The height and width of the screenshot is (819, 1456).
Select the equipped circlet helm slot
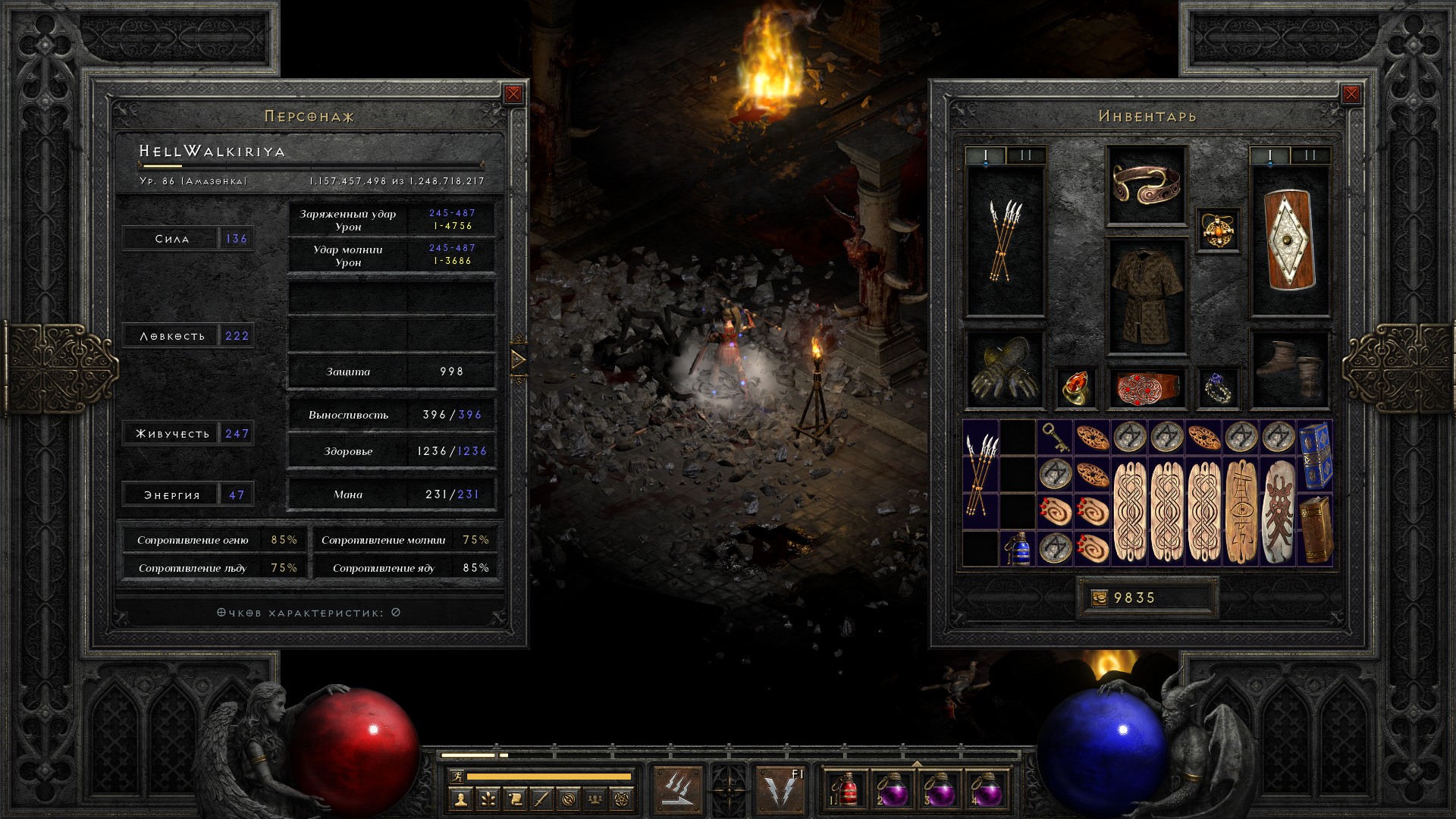[x=1146, y=184]
